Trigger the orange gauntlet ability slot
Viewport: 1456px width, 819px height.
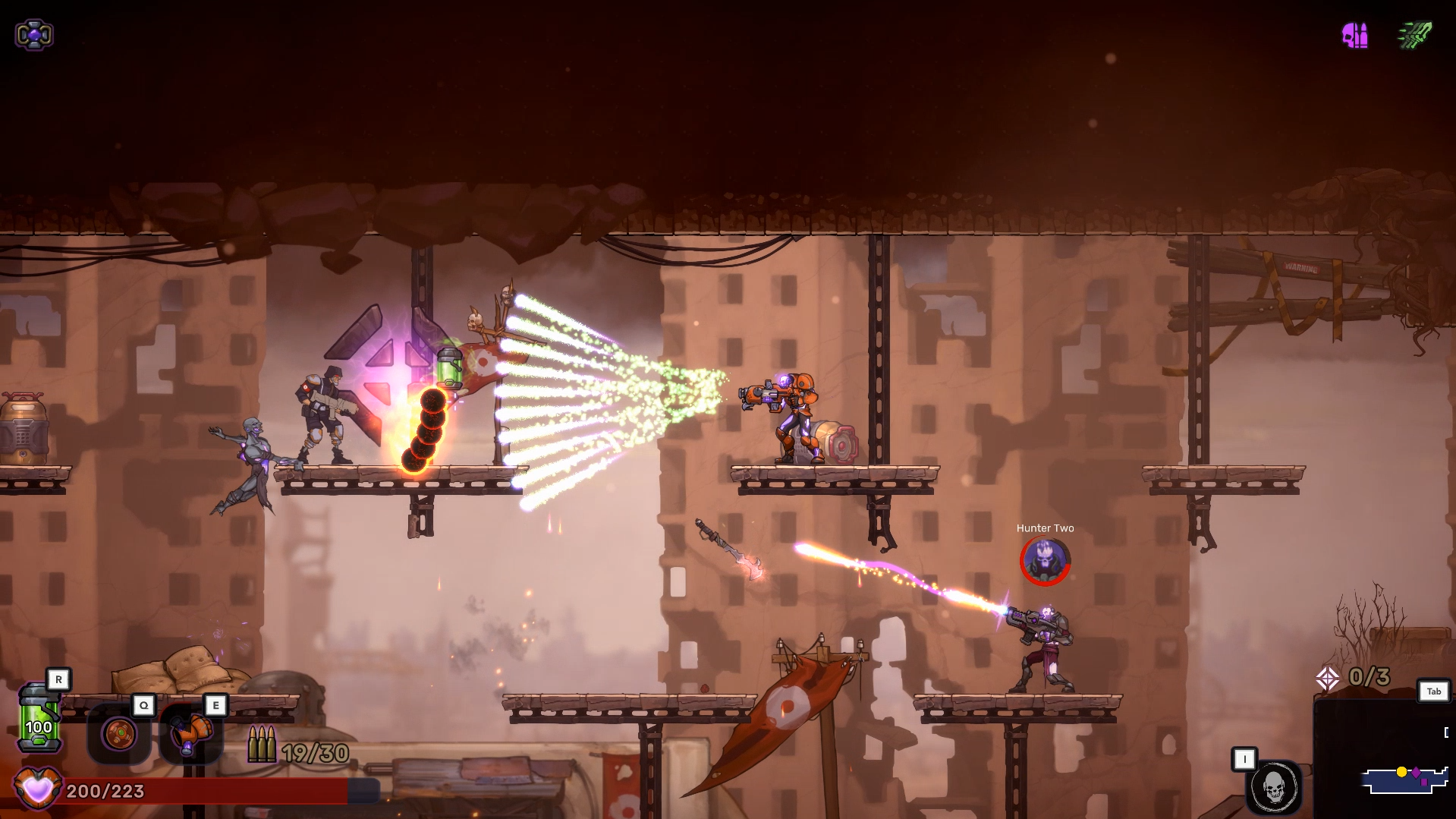click(x=190, y=734)
